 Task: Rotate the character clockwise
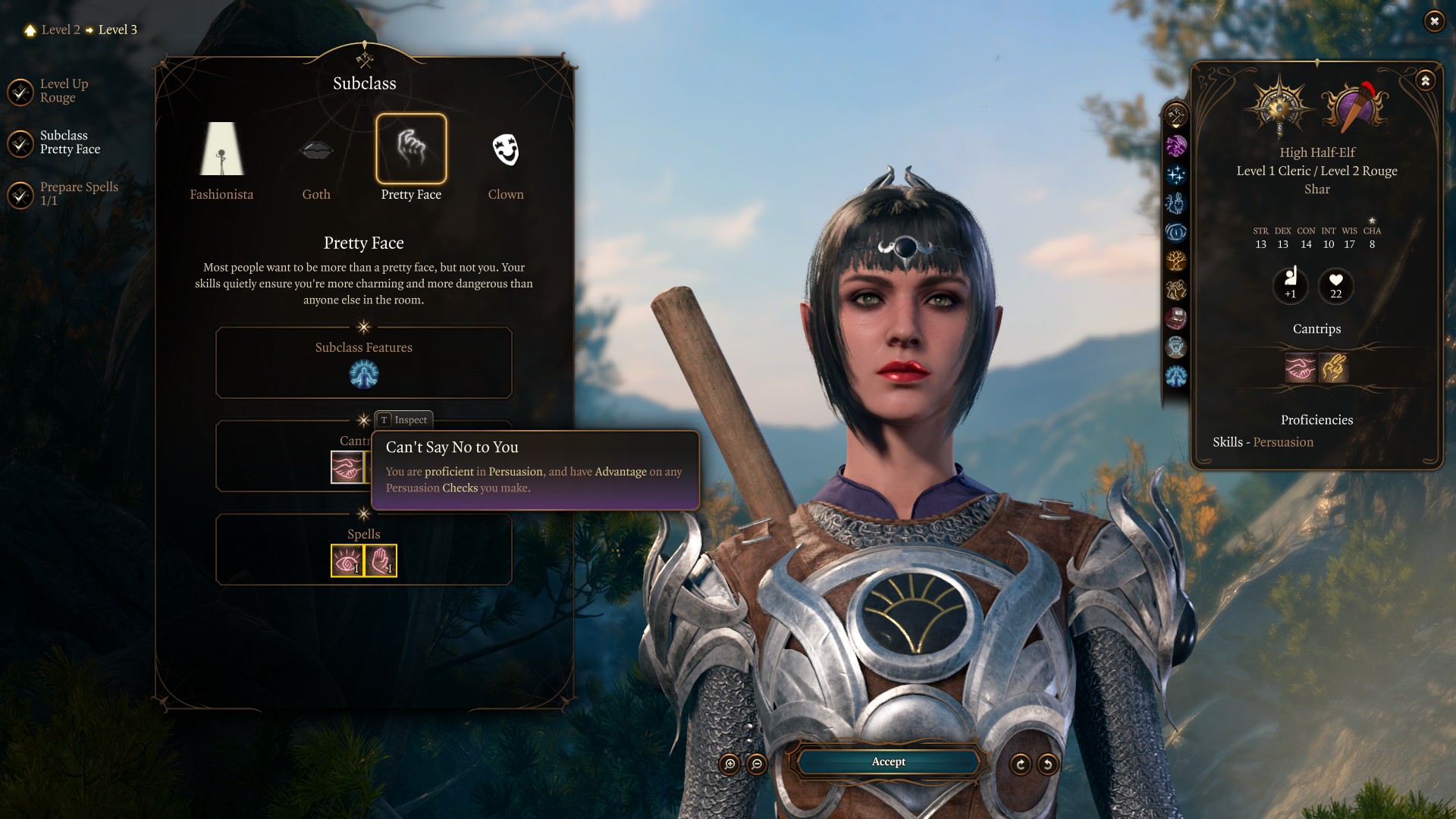click(1020, 764)
